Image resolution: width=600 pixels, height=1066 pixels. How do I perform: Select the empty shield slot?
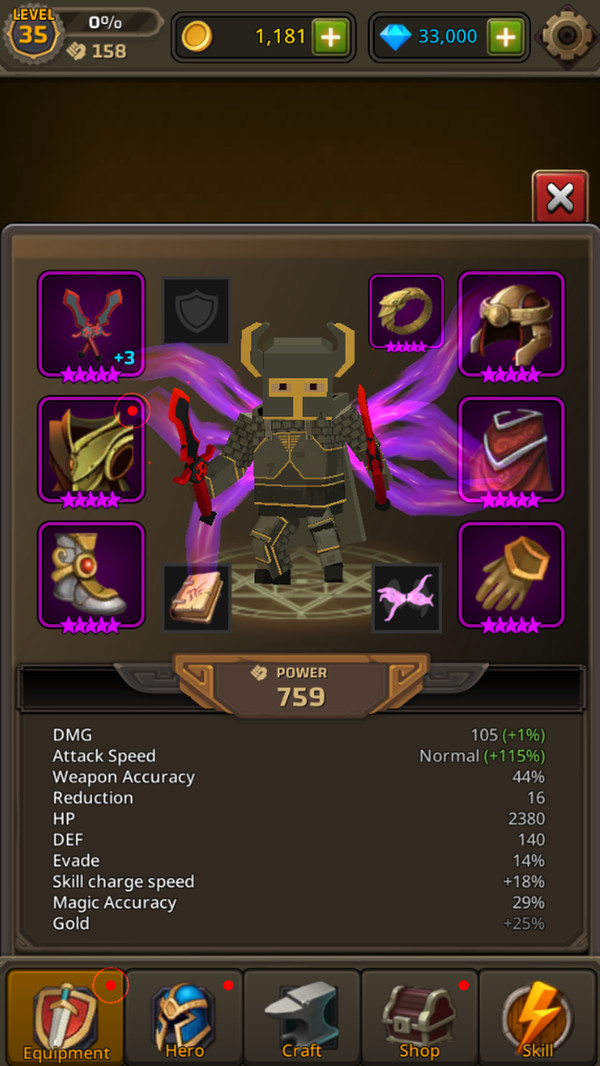pyautogui.click(x=197, y=311)
